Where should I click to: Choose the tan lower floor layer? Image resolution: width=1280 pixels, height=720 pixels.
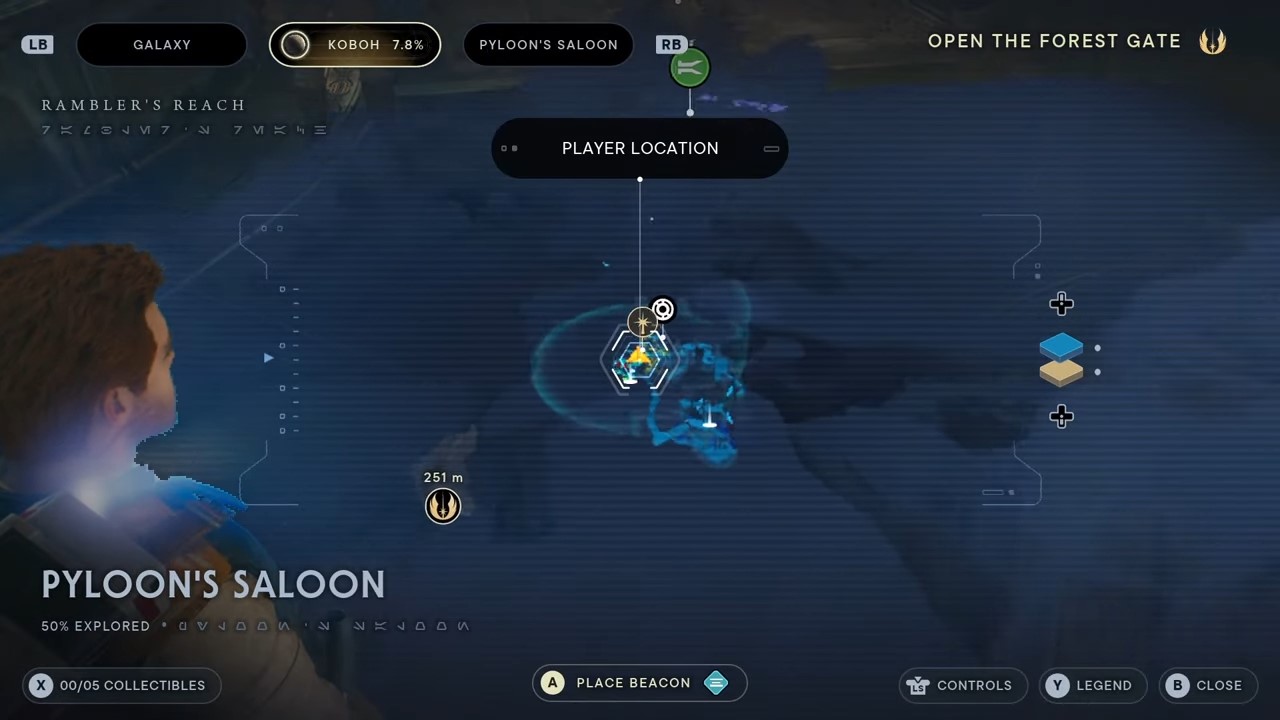tap(1061, 373)
